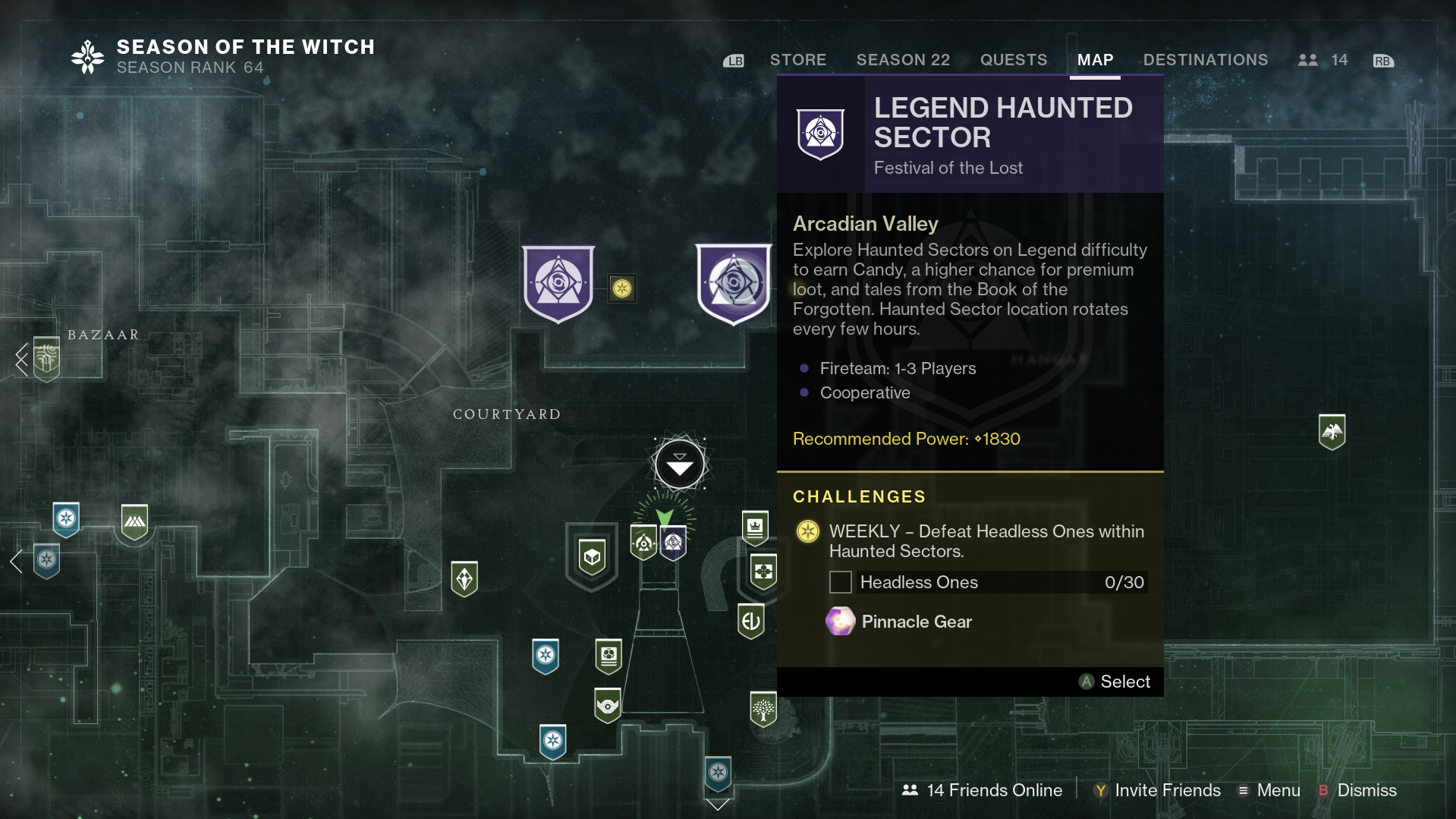The width and height of the screenshot is (1456, 819).
Task: Select Rahool the Cryptarch's diamond icon
Action: (x=464, y=579)
